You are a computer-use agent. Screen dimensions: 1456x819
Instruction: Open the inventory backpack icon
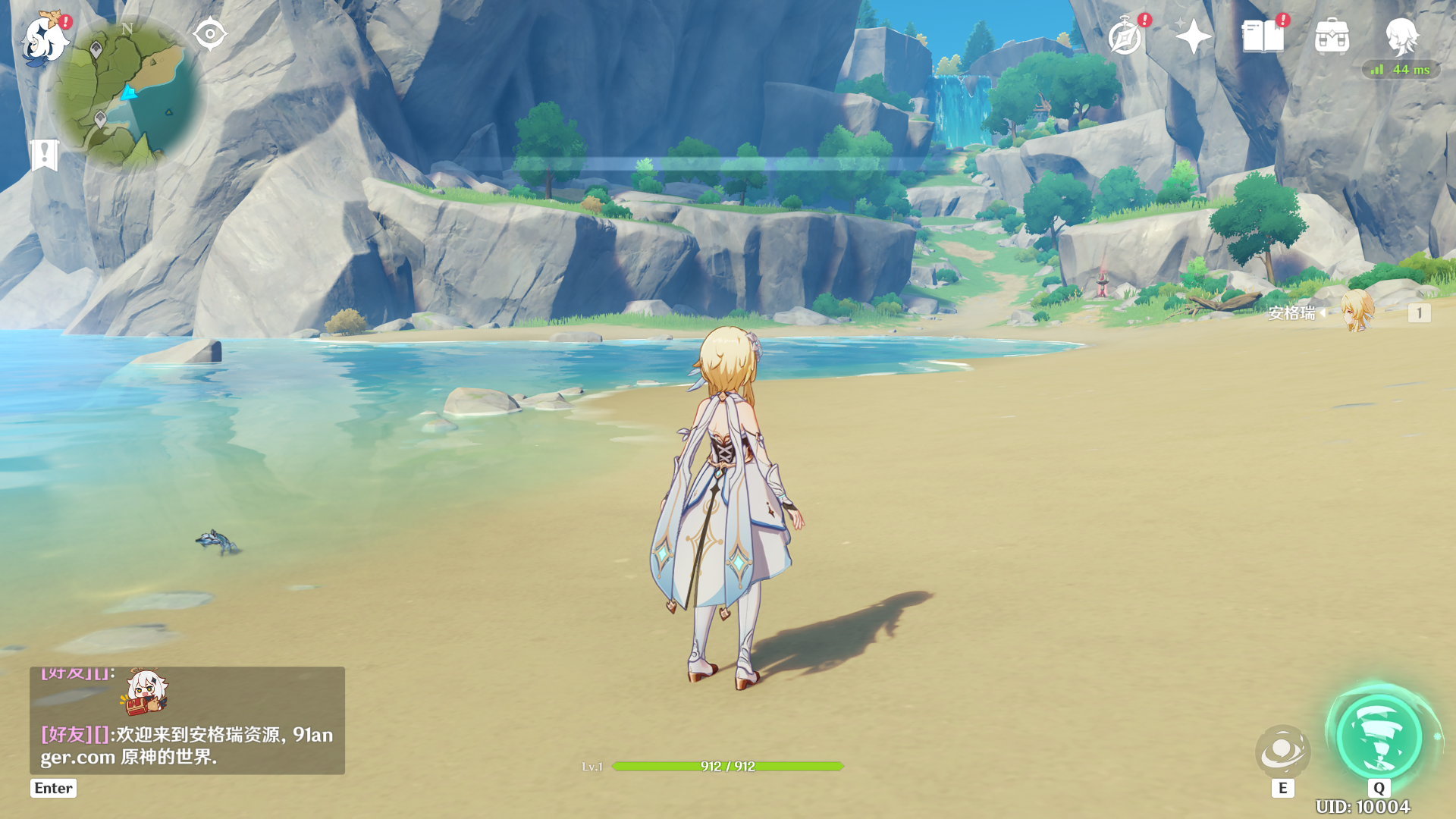click(1332, 36)
